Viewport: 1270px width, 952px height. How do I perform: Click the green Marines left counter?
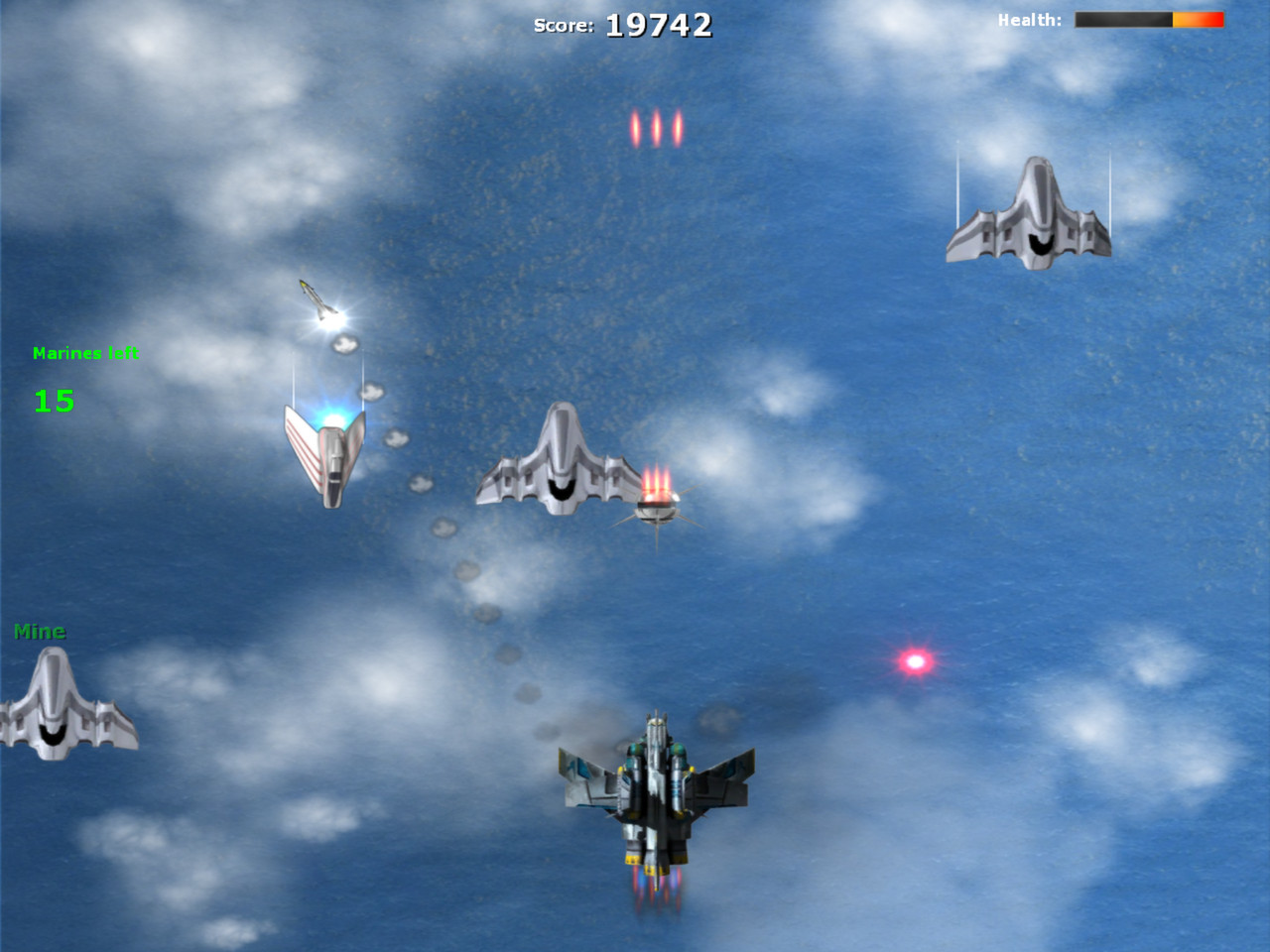86,352
